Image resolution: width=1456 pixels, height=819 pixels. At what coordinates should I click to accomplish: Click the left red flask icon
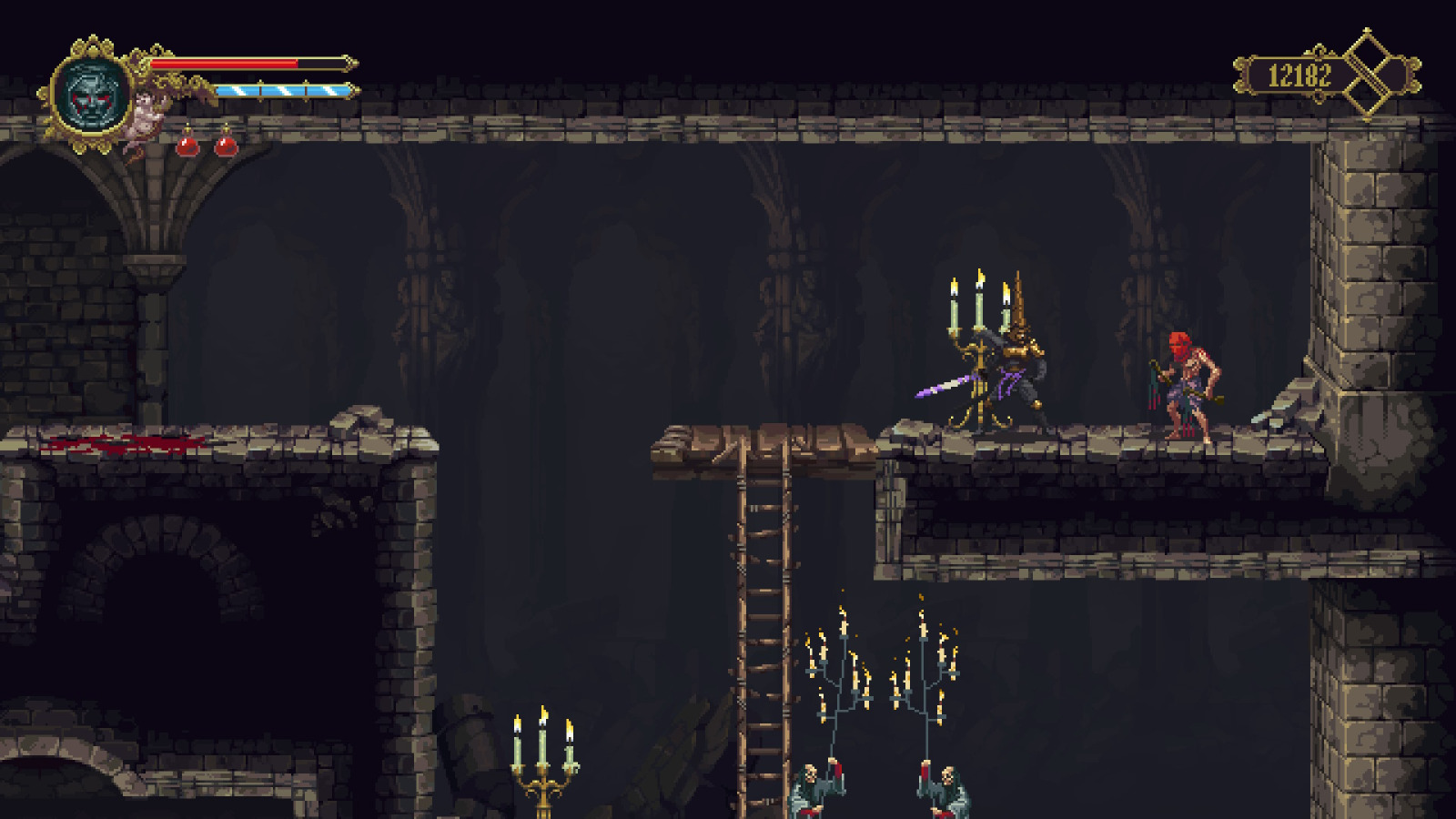coord(188,146)
